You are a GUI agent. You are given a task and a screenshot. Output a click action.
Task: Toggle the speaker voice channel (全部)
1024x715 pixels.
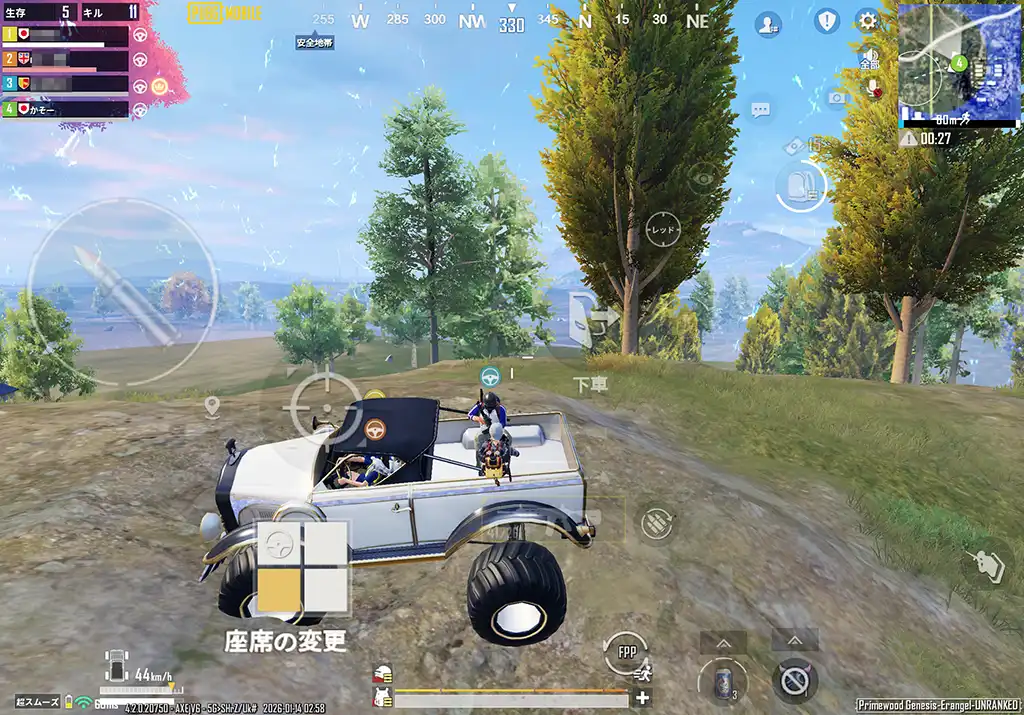(x=869, y=59)
